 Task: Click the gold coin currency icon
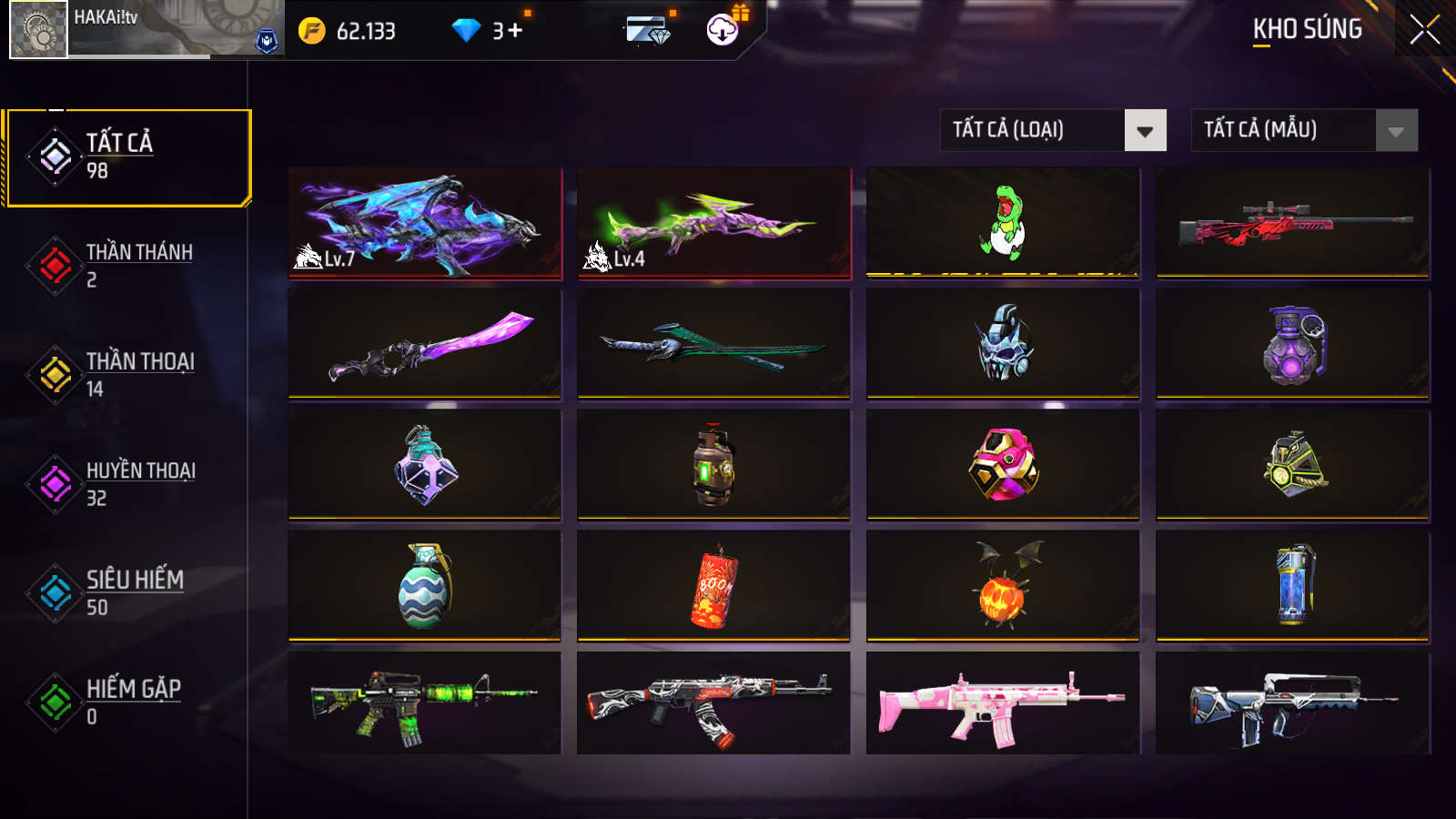310,29
